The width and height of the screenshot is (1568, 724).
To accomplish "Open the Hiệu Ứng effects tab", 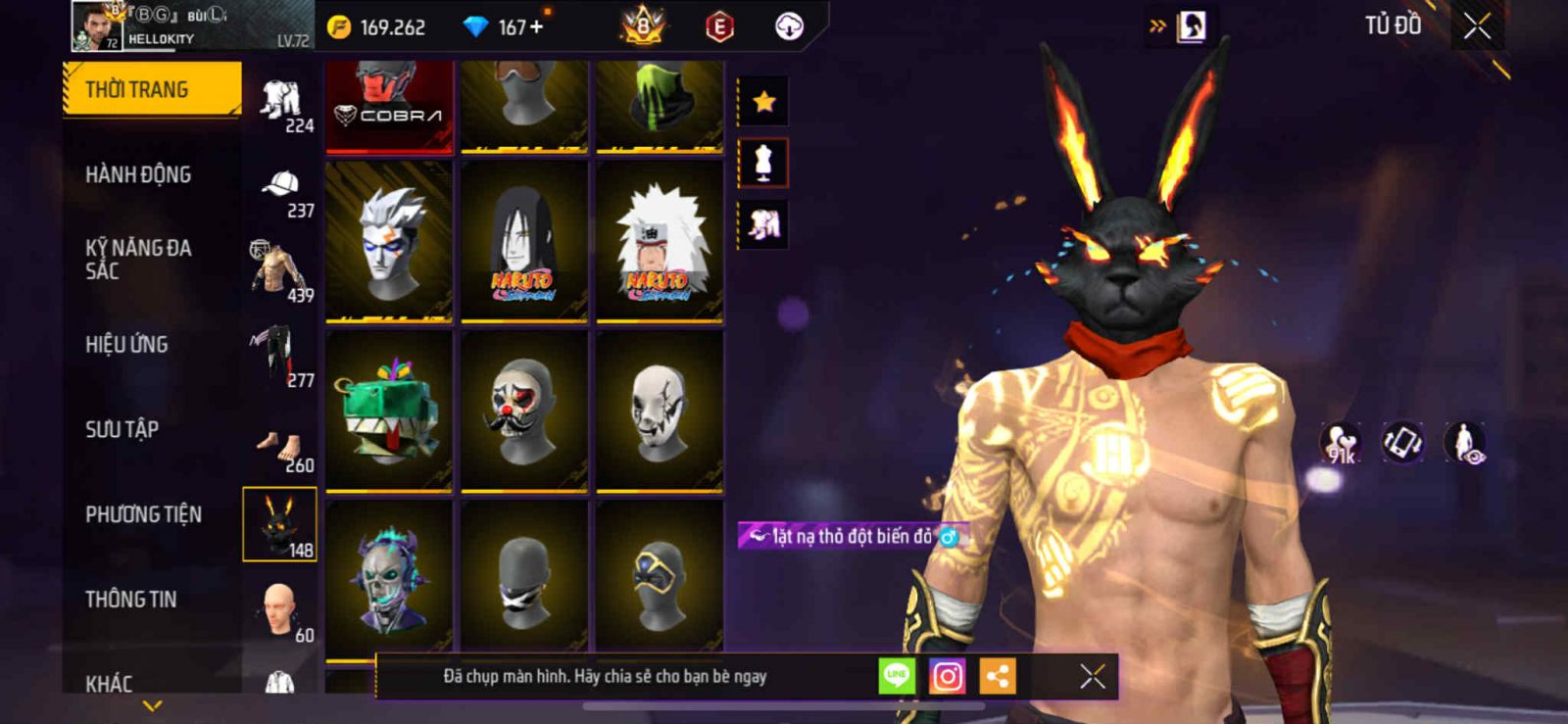I will (x=126, y=345).
